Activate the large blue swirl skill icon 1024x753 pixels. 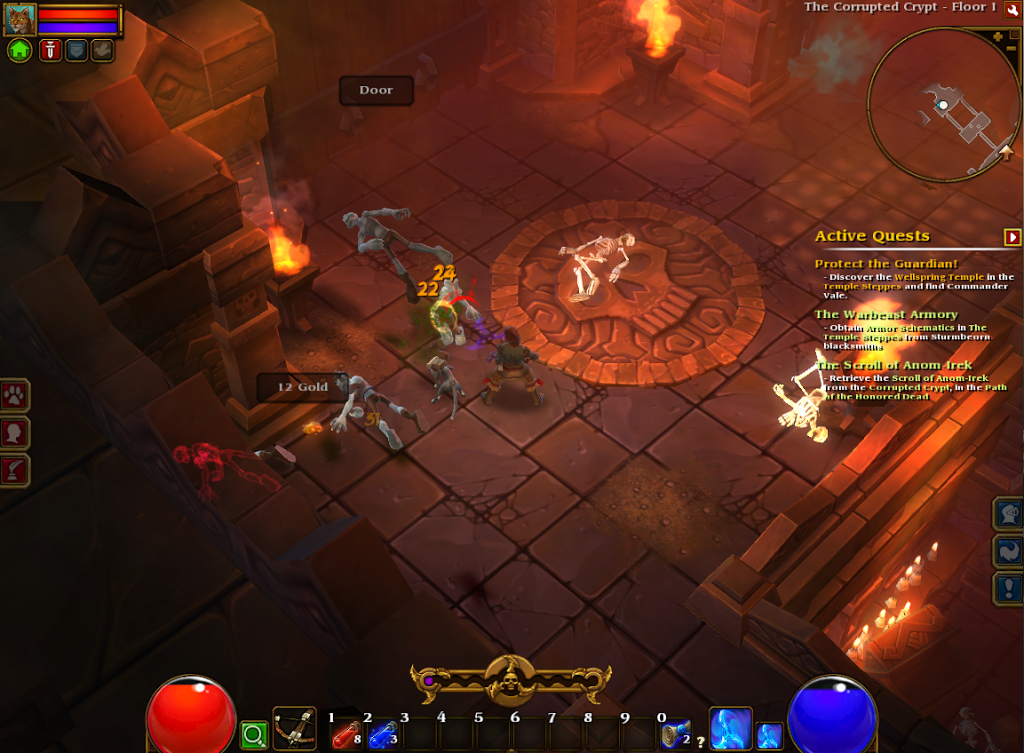pos(730,729)
